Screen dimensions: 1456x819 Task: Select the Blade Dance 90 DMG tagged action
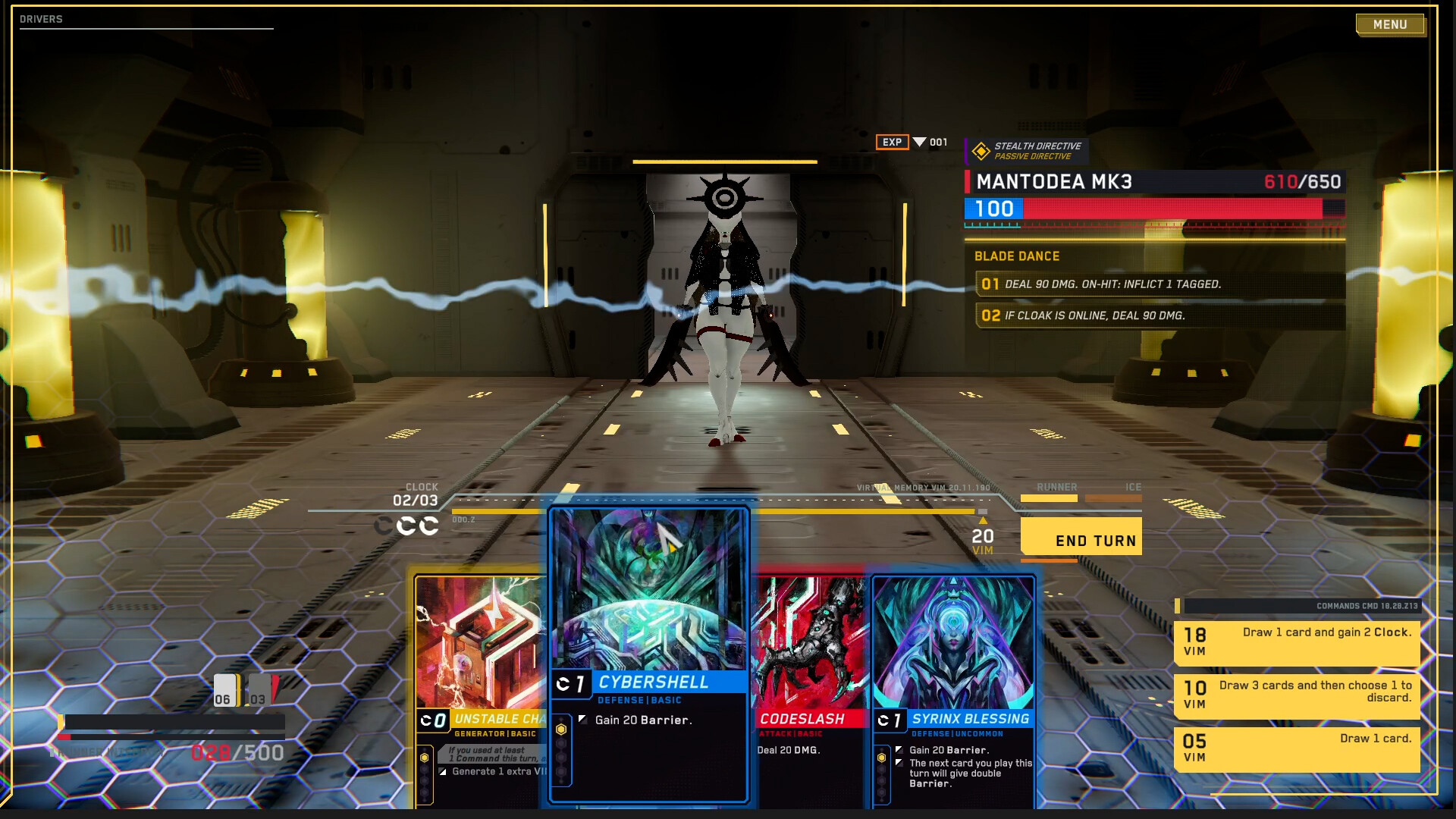point(1159,284)
